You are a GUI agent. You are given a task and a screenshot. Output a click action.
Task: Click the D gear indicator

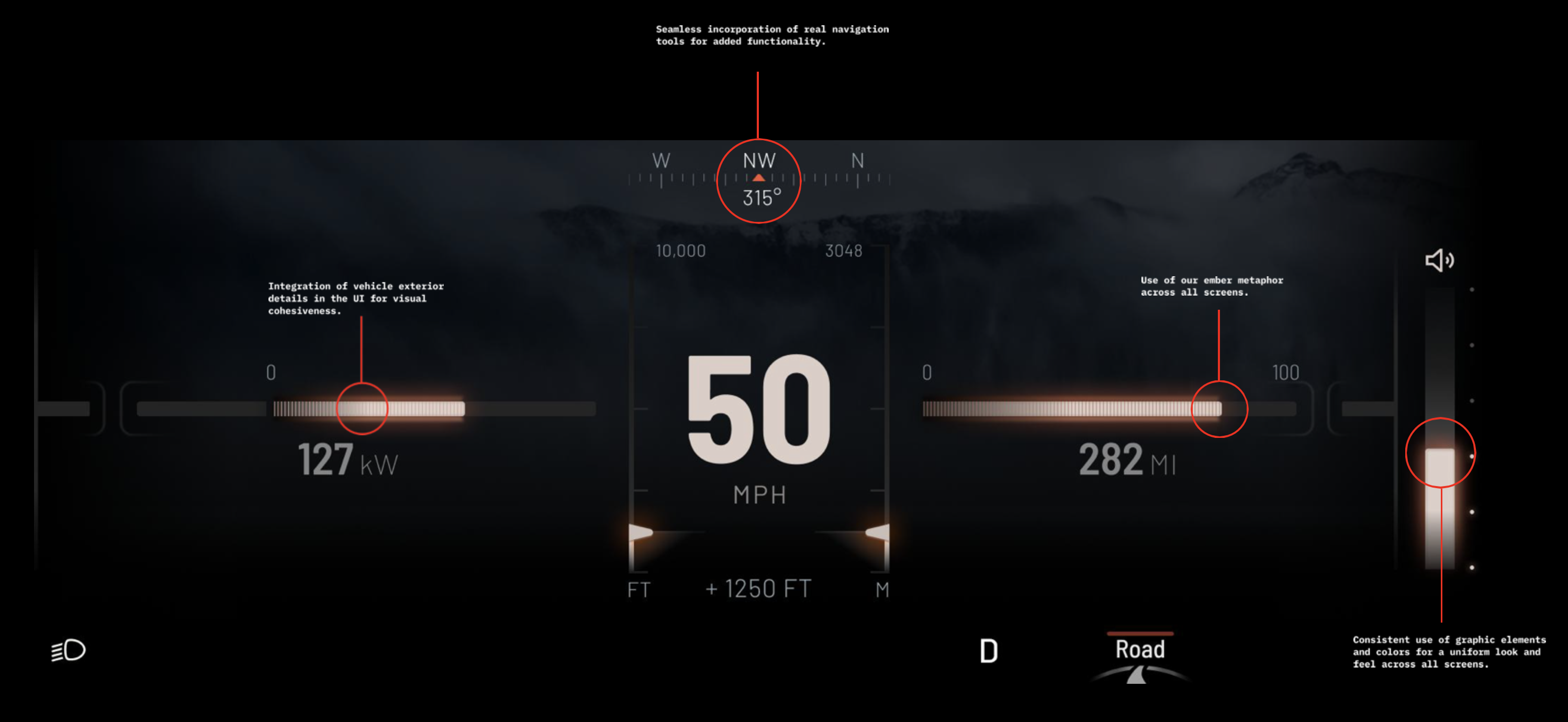(x=989, y=651)
